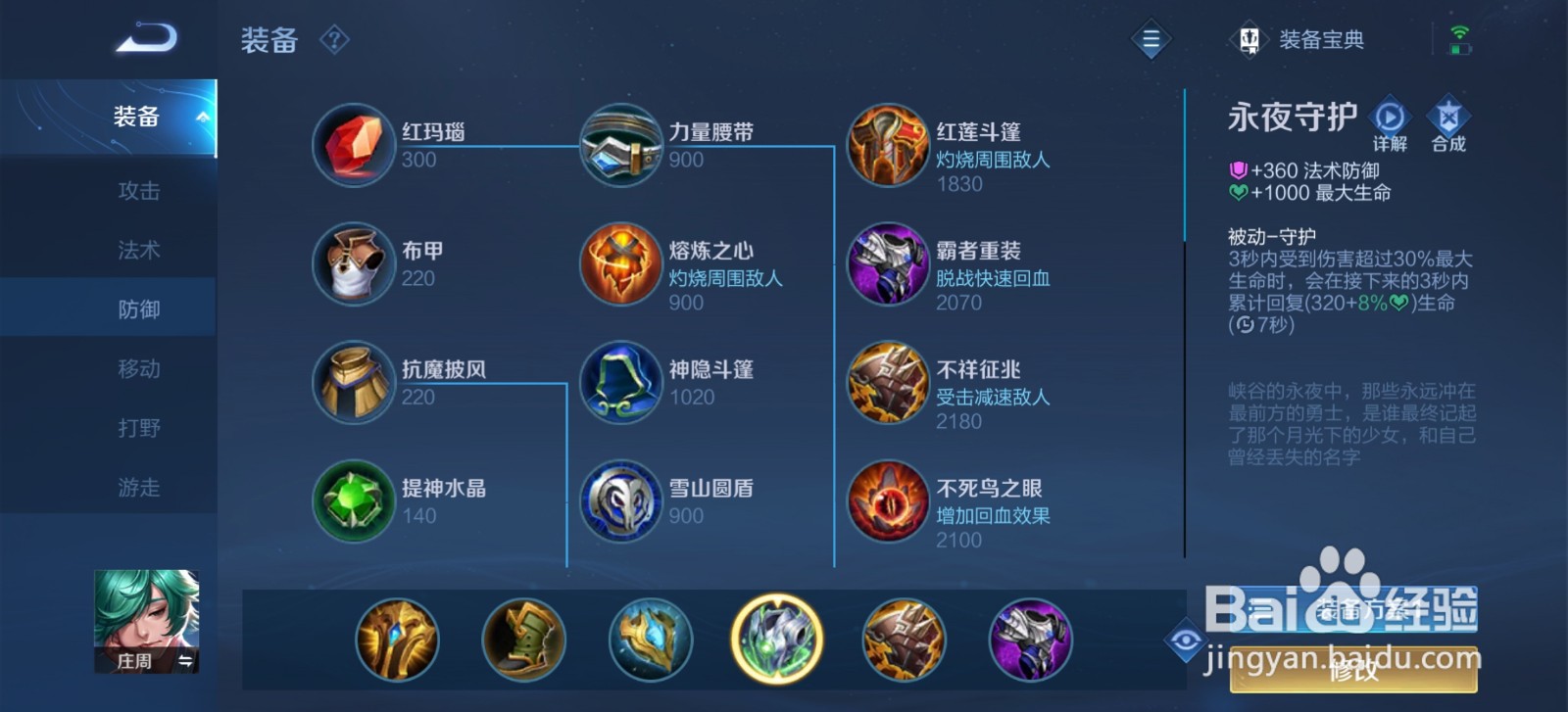Open the equipment help question mark icon
1568x712 pixels.
tap(334, 39)
